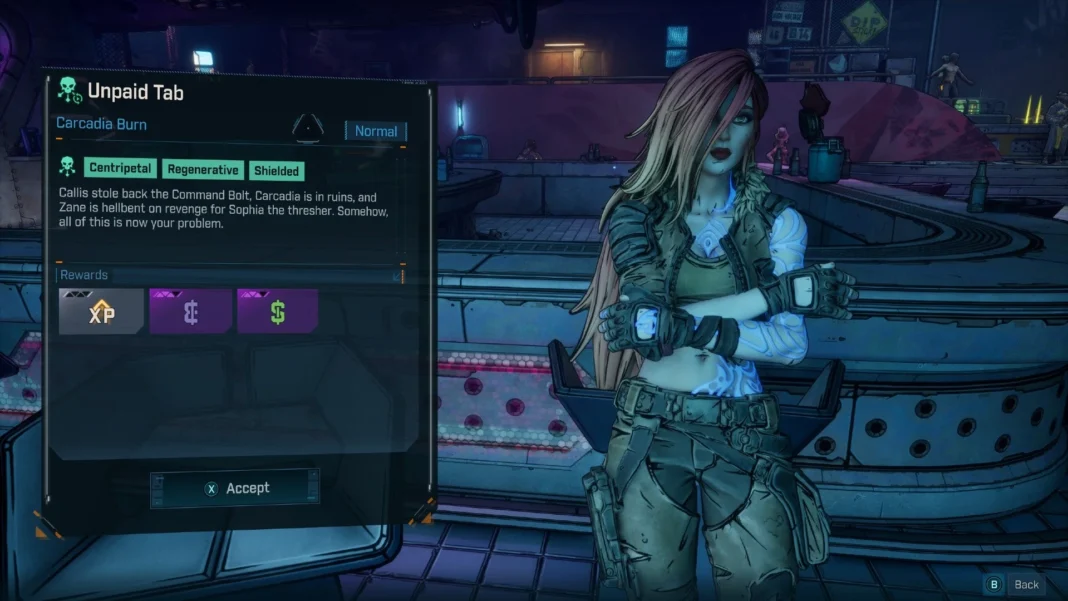This screenshot has height=601, width=1068.
Task: Inspect the Regenerative modifier tag
Action: pos(203,170)
